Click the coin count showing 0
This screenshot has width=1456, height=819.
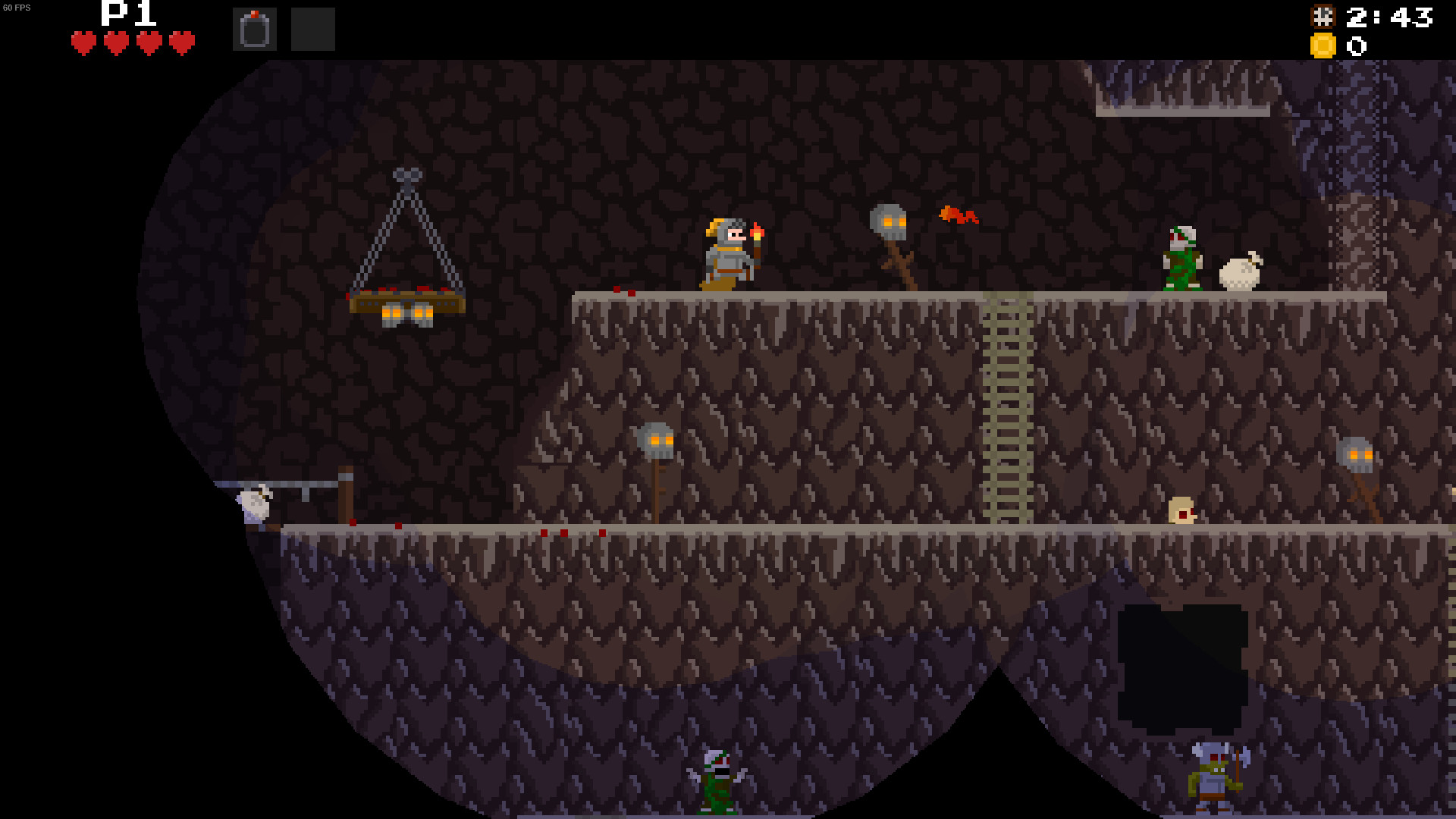(1356, 47)
